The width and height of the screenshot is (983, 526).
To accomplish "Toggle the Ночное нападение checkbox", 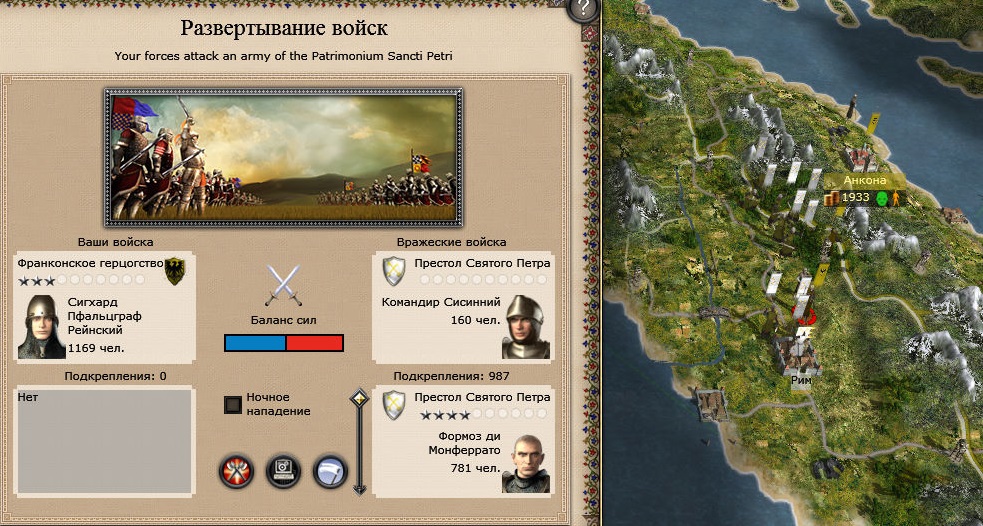I will (233, 404).
